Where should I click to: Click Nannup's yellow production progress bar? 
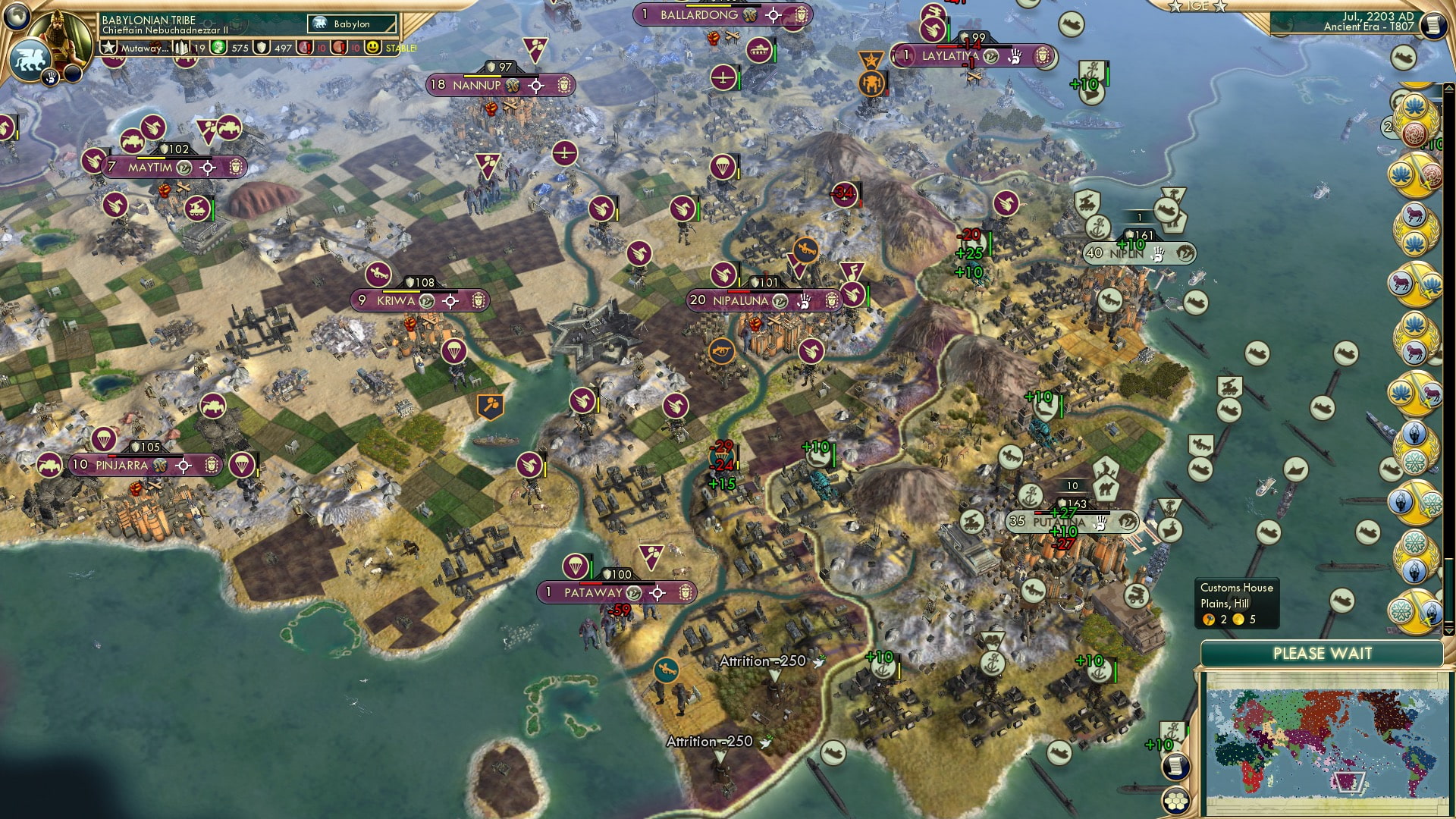click(482, 76)
